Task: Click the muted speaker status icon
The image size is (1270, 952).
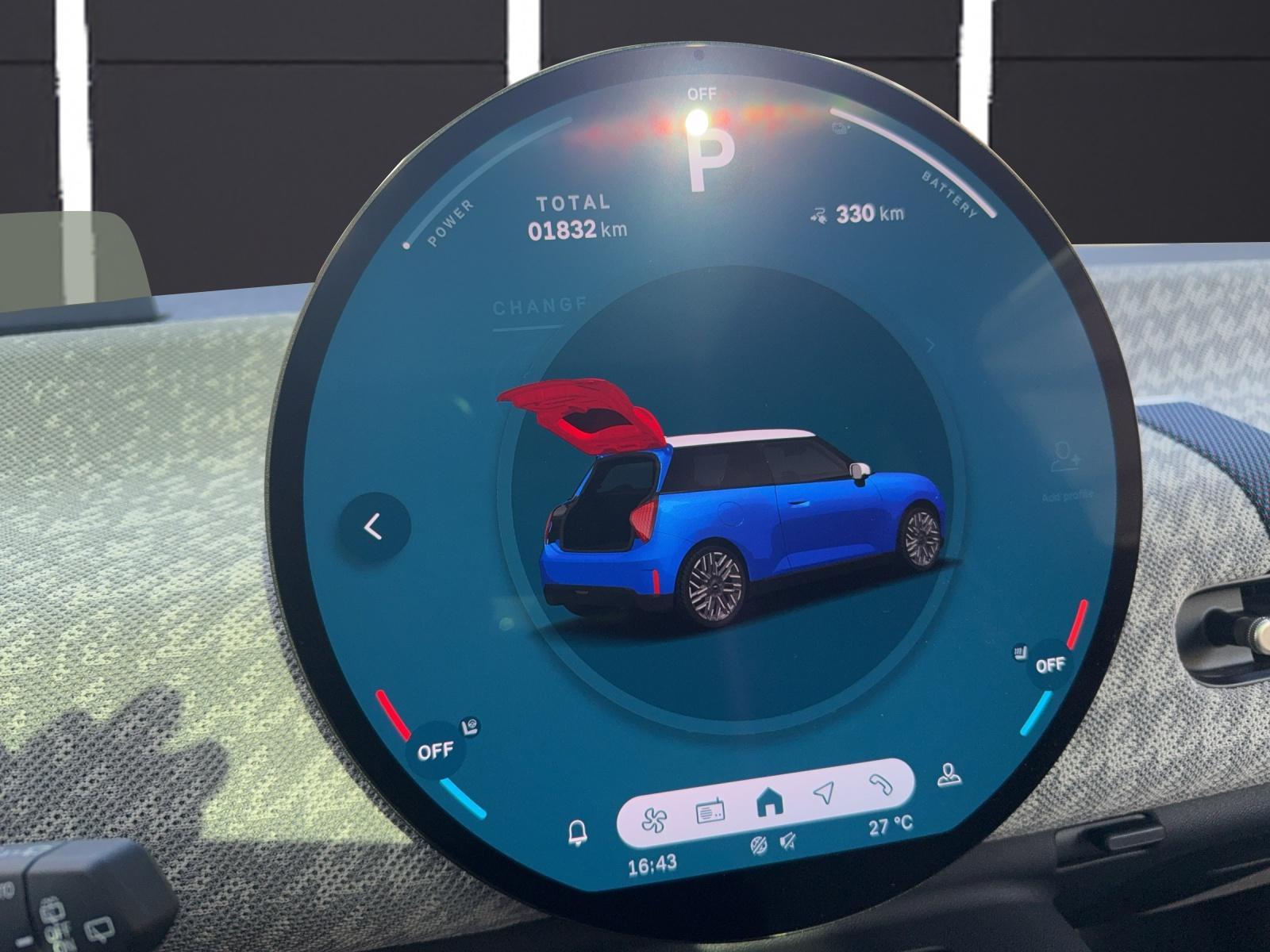Action: coord(789,841)
